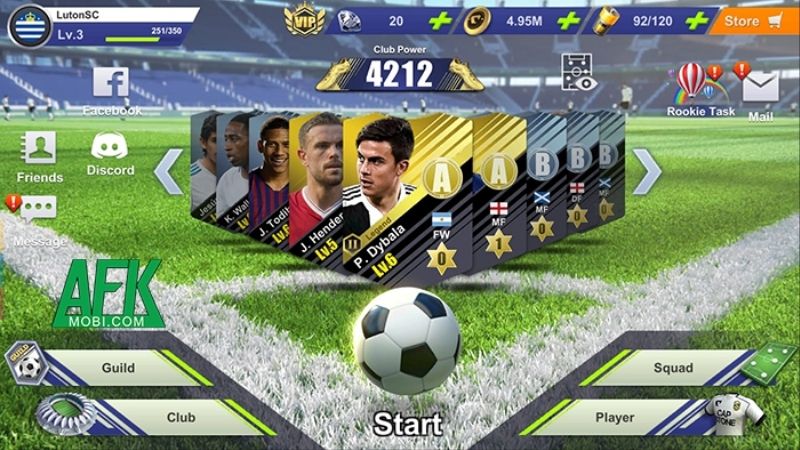Image resolution: width=800 pixels, height=450 pixels.
Task: Check the Mail inbox
Action: click(x=760, y=92)
